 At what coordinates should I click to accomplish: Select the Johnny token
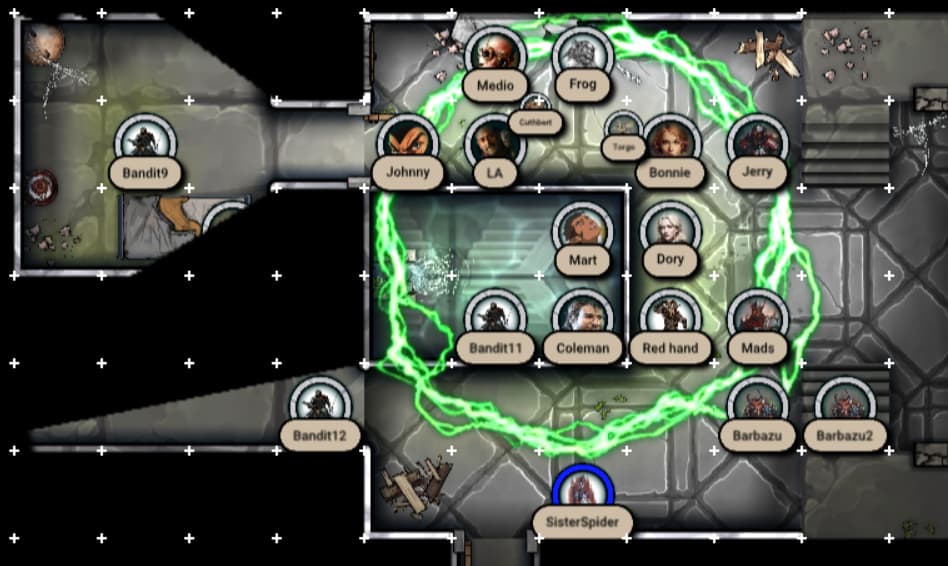pos(407,143)
